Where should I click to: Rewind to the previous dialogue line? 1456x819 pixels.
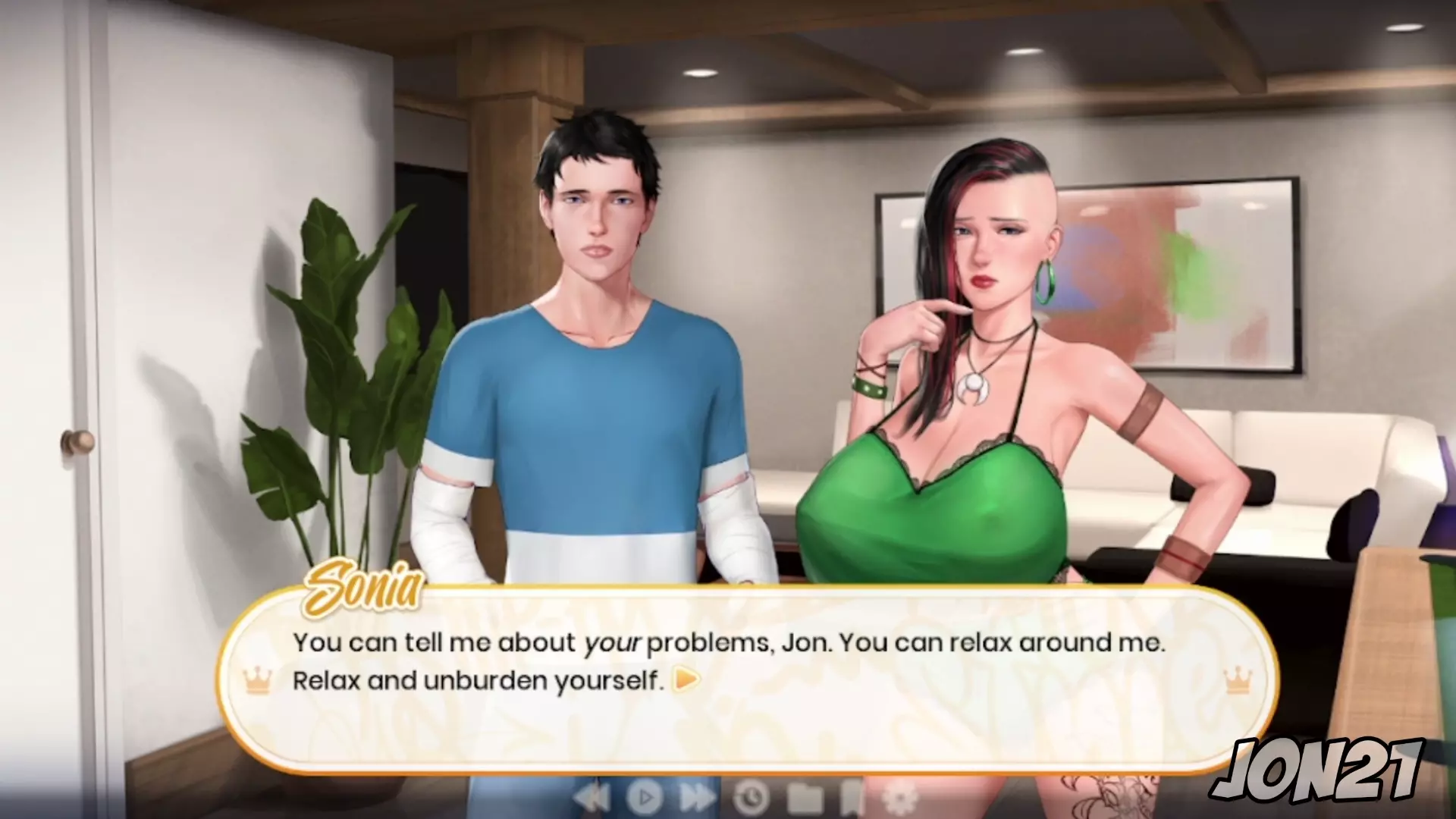(593, 797)
